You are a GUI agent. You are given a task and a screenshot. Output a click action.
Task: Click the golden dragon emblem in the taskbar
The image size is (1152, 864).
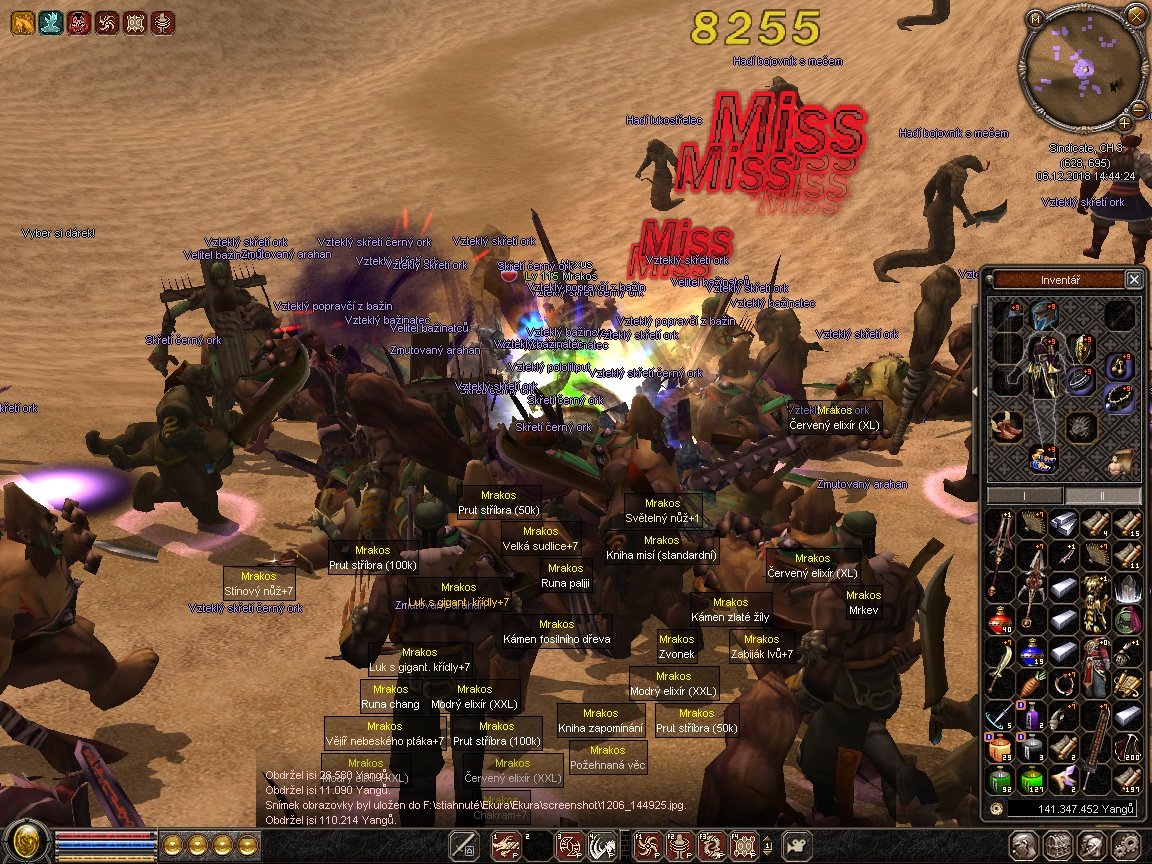[x=26, y=842]
